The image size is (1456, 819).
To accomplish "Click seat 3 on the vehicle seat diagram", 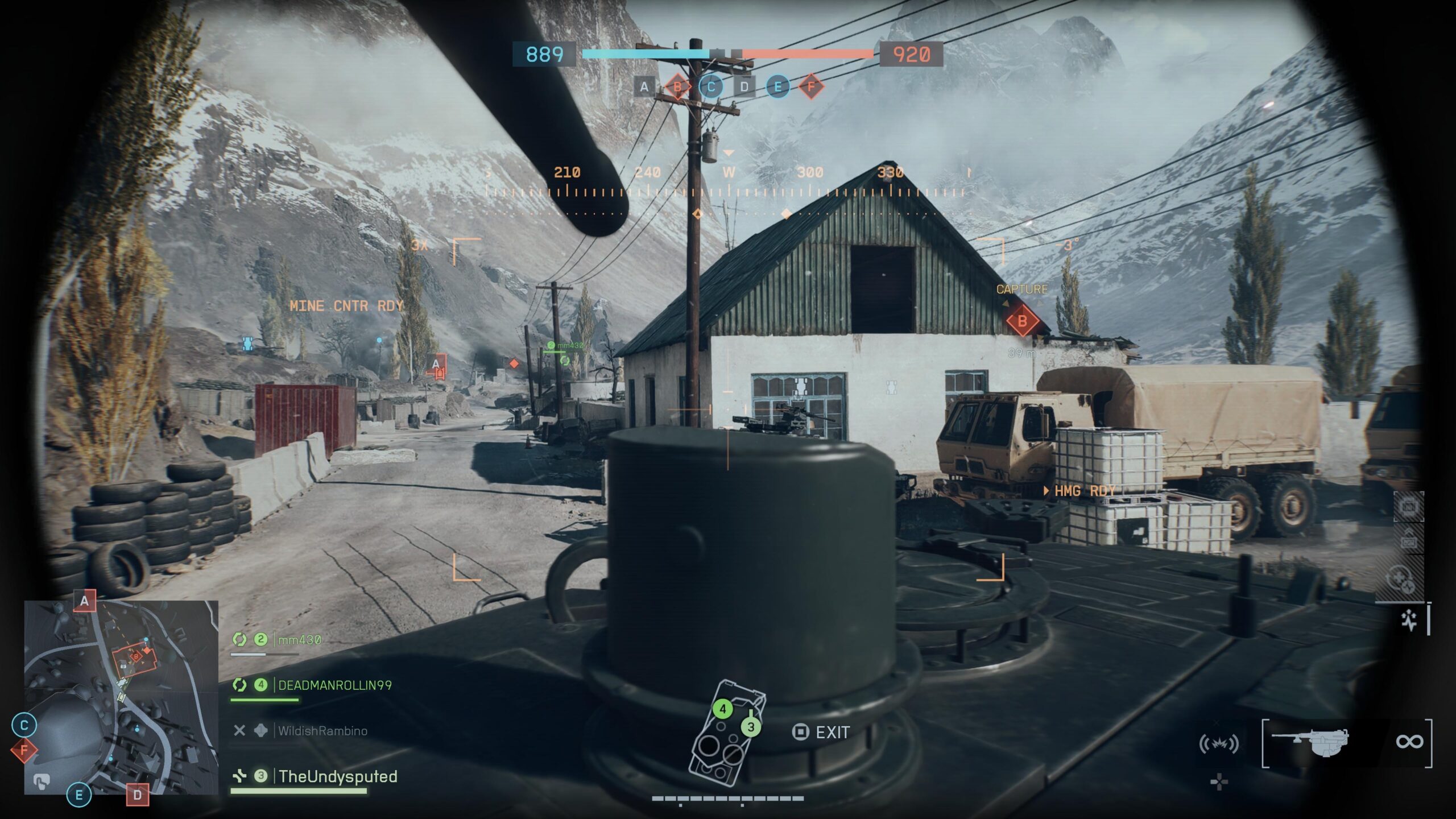I will tap(751, 727).
